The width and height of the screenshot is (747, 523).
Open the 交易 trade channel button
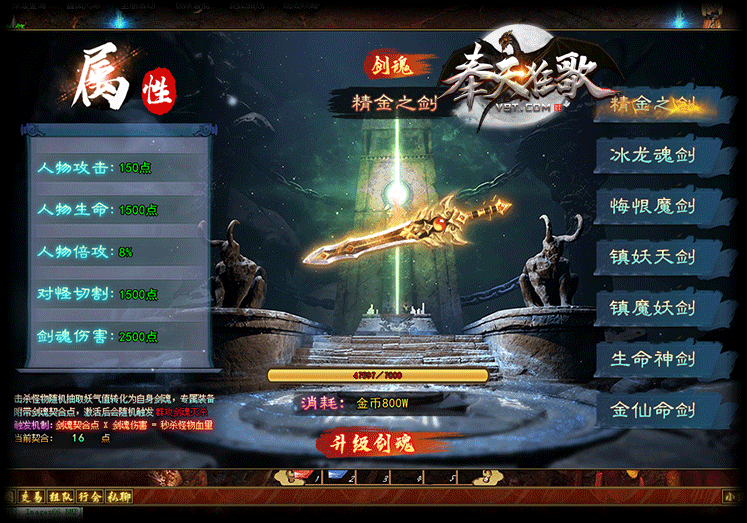tap(32, 496)
